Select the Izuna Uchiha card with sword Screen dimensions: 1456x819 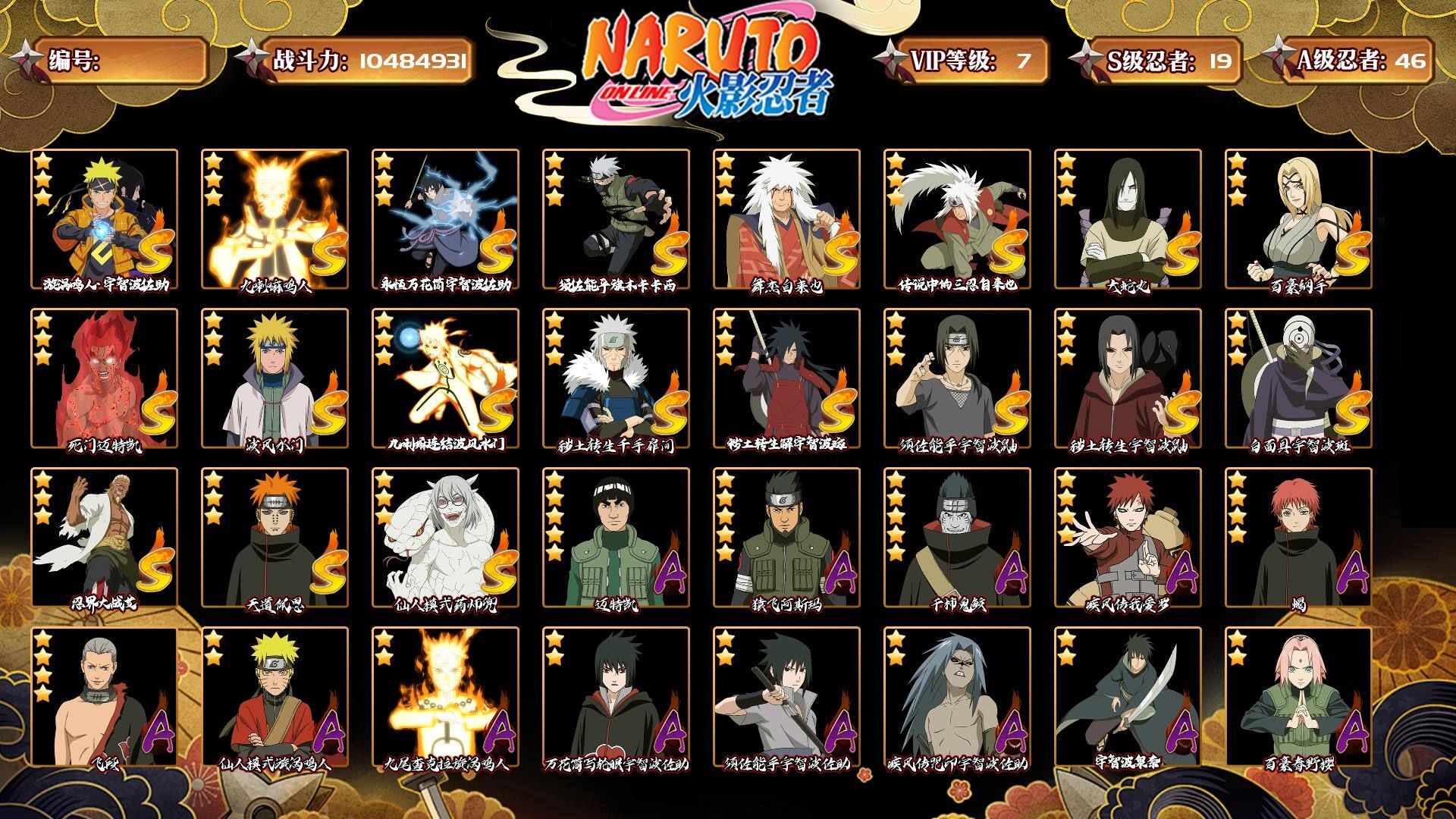coord(1128,697)
